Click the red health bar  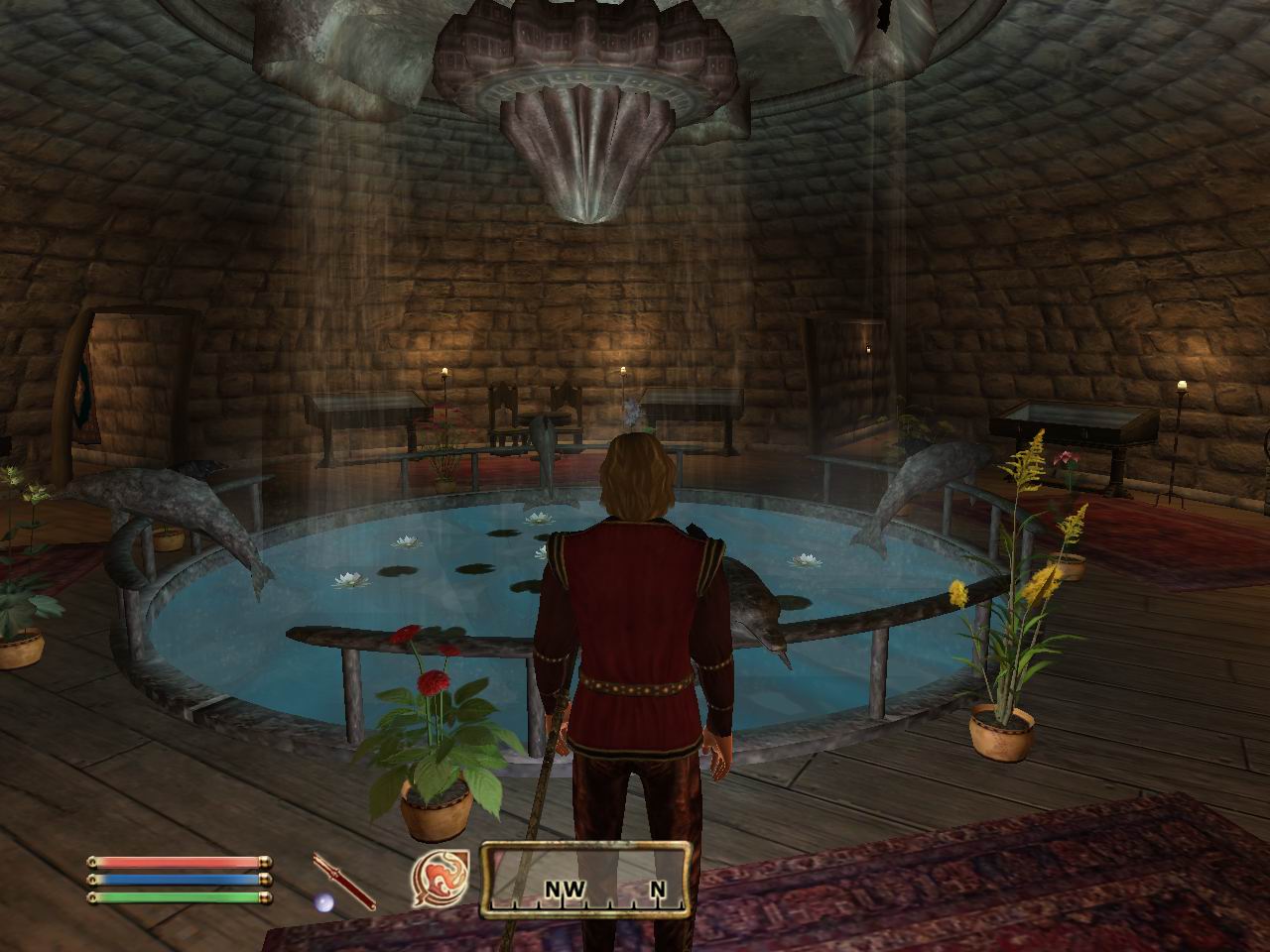click(x=177, y=862)
